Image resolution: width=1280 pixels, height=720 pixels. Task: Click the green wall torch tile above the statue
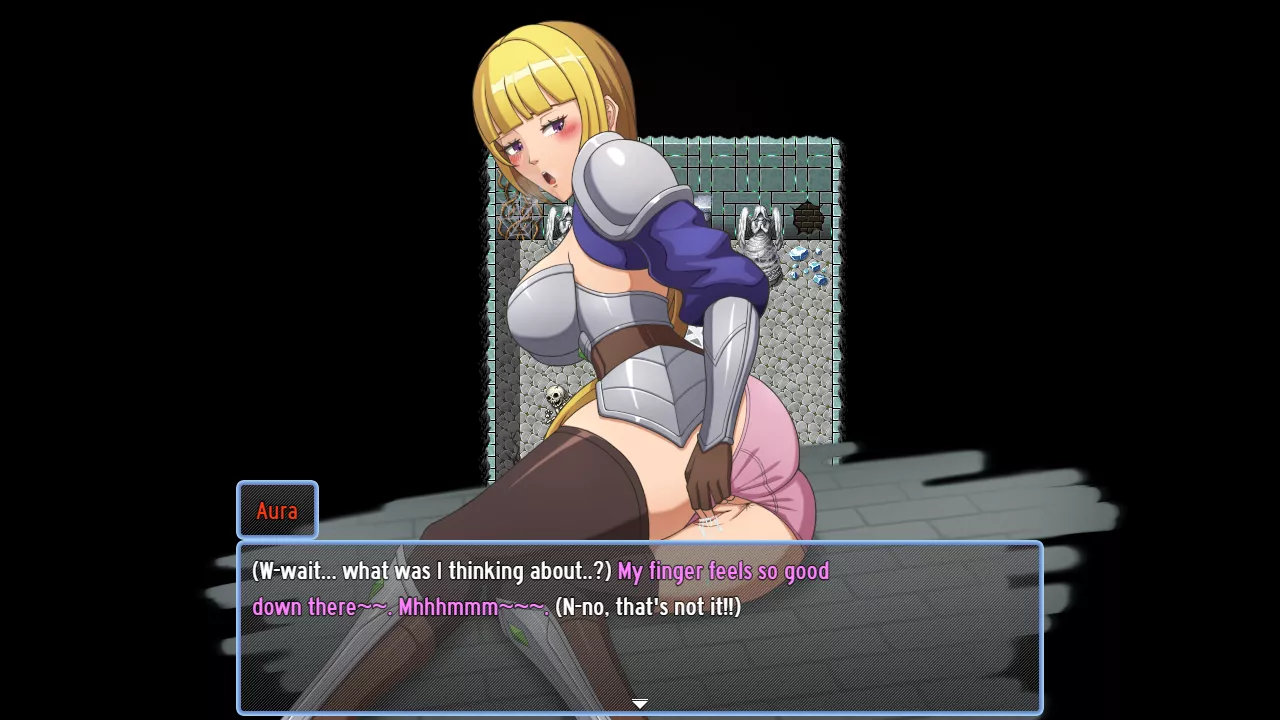(x=758, y=180)
